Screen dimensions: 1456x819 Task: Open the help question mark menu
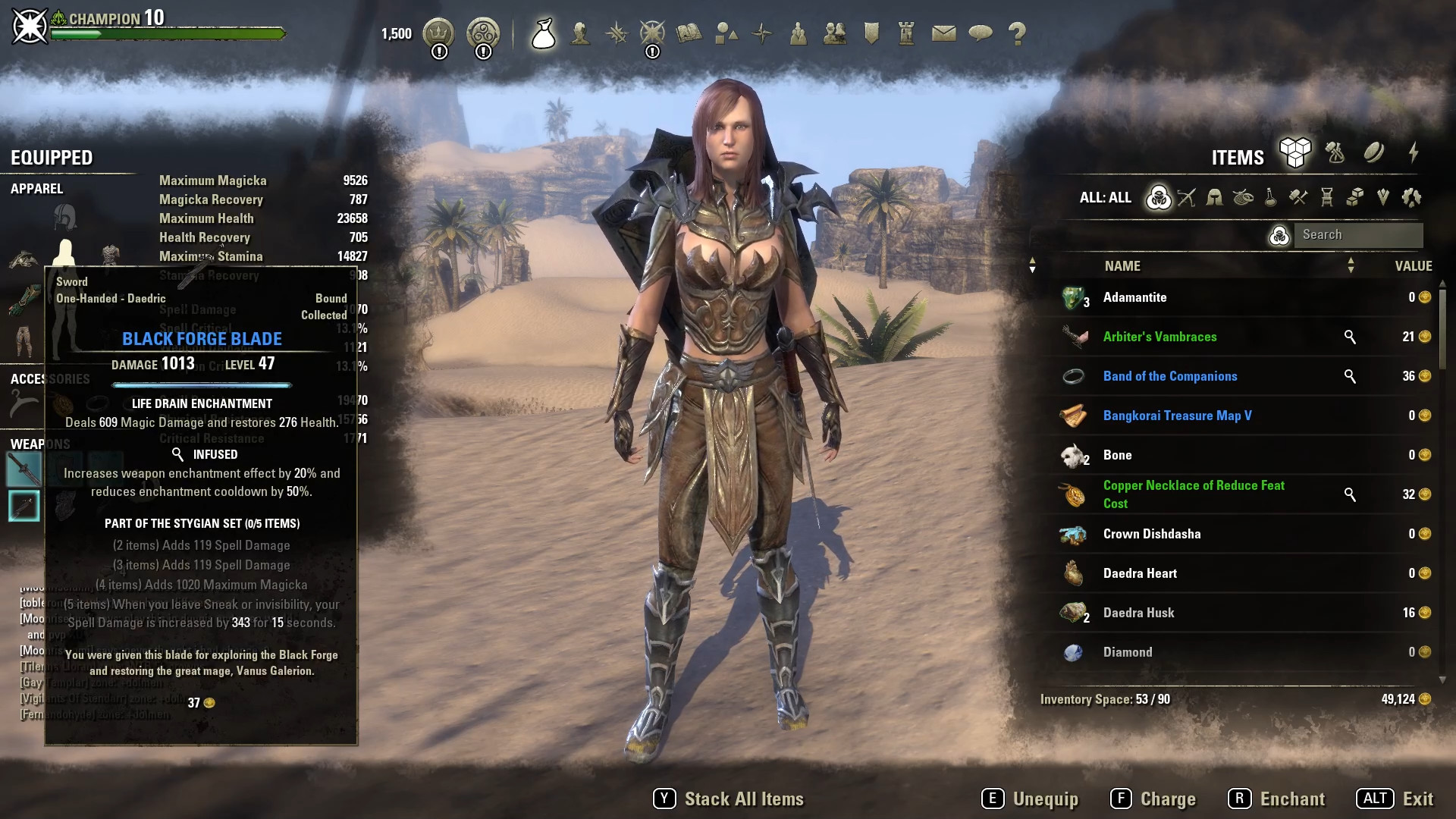(1017, 33)
